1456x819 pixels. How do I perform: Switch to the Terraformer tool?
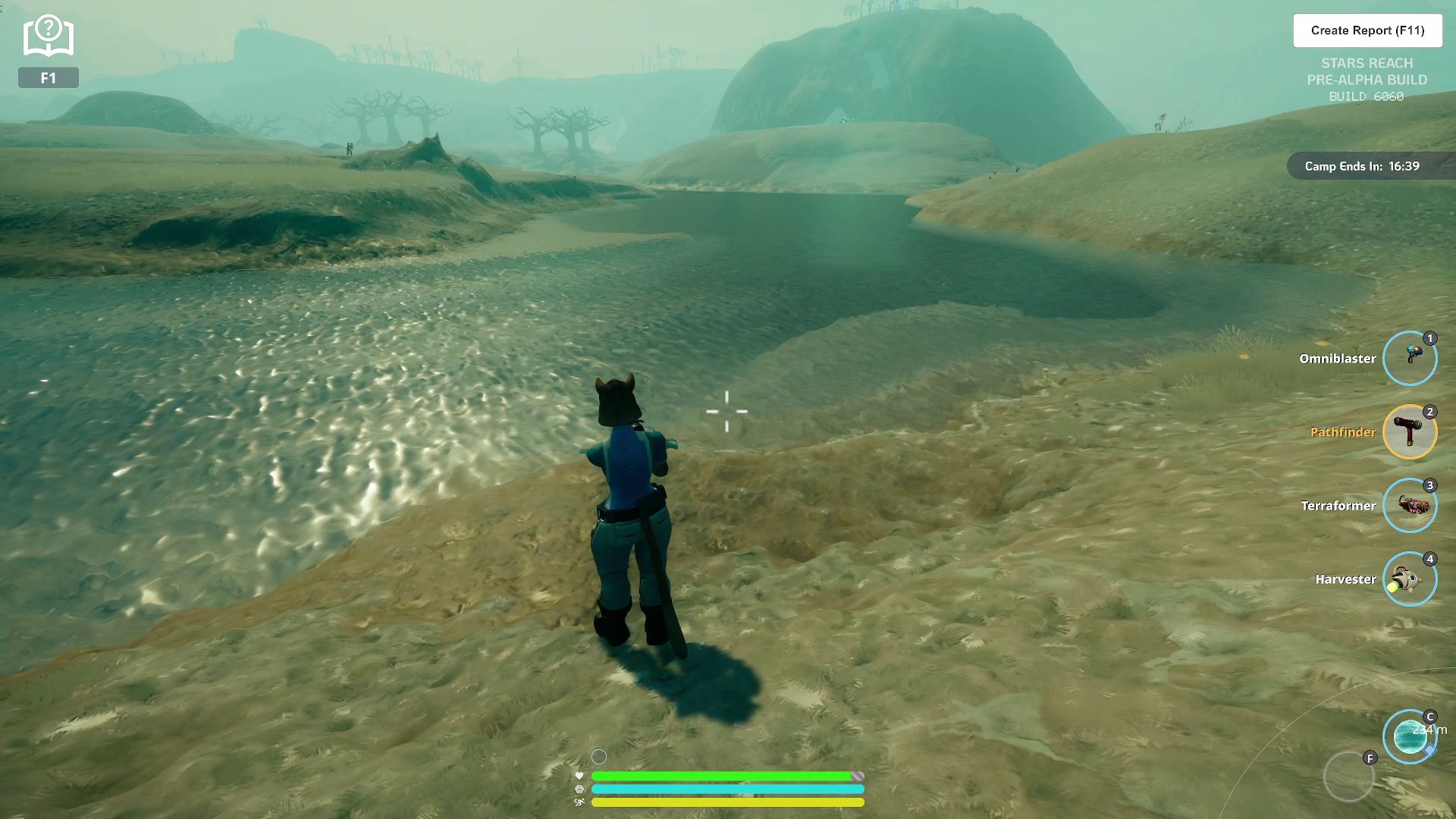[1409, 505]
